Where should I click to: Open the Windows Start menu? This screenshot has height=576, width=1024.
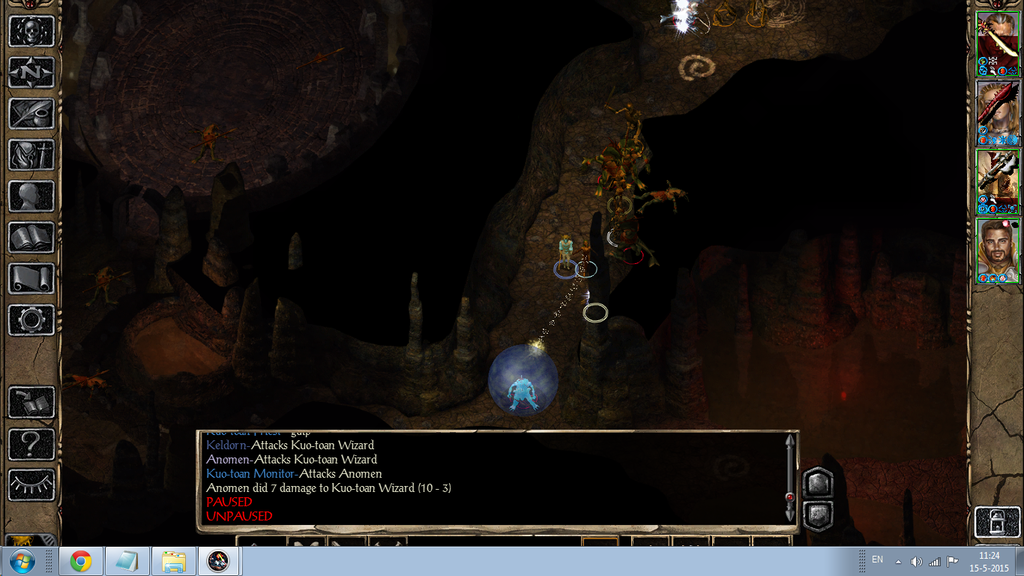coord(20,561)
